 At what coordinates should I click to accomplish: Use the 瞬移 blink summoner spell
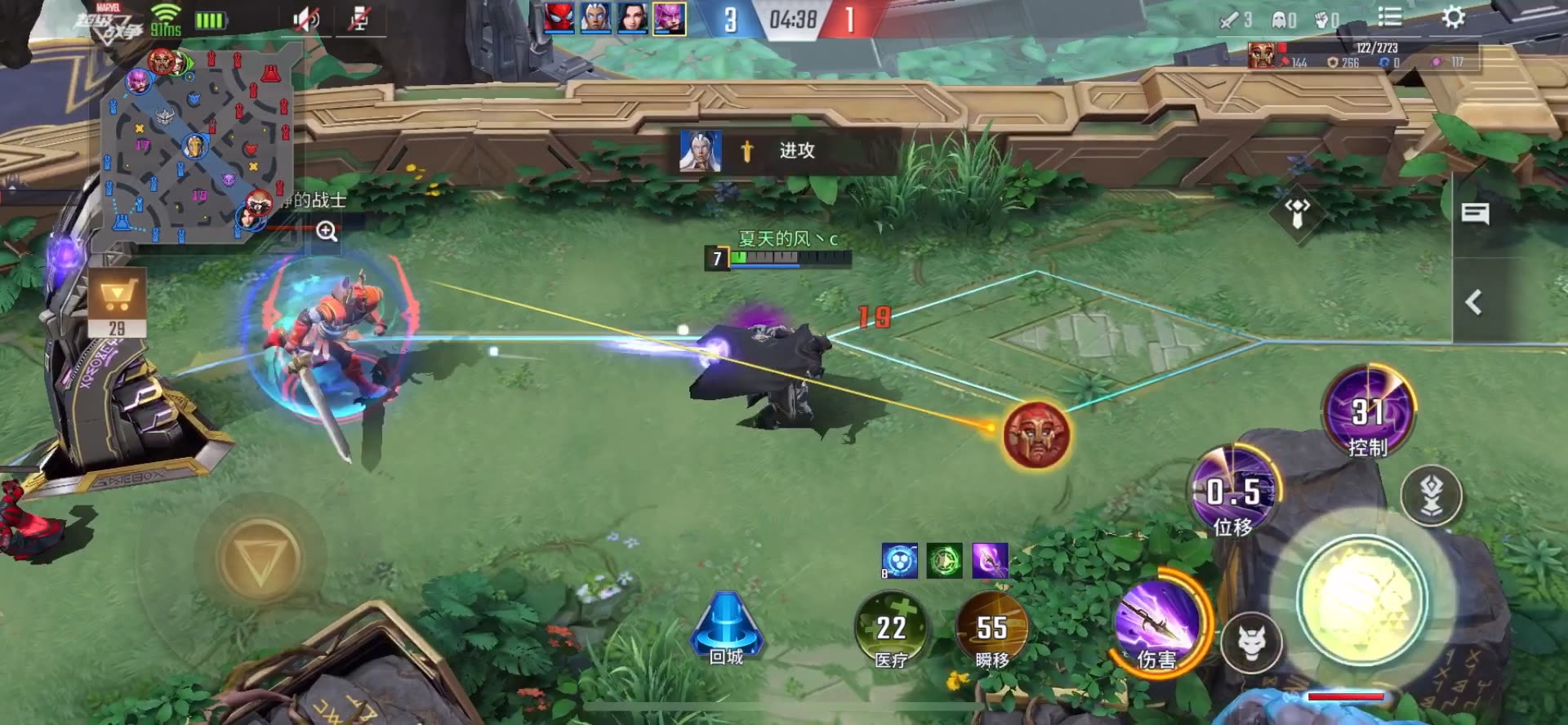coord(991,631)
